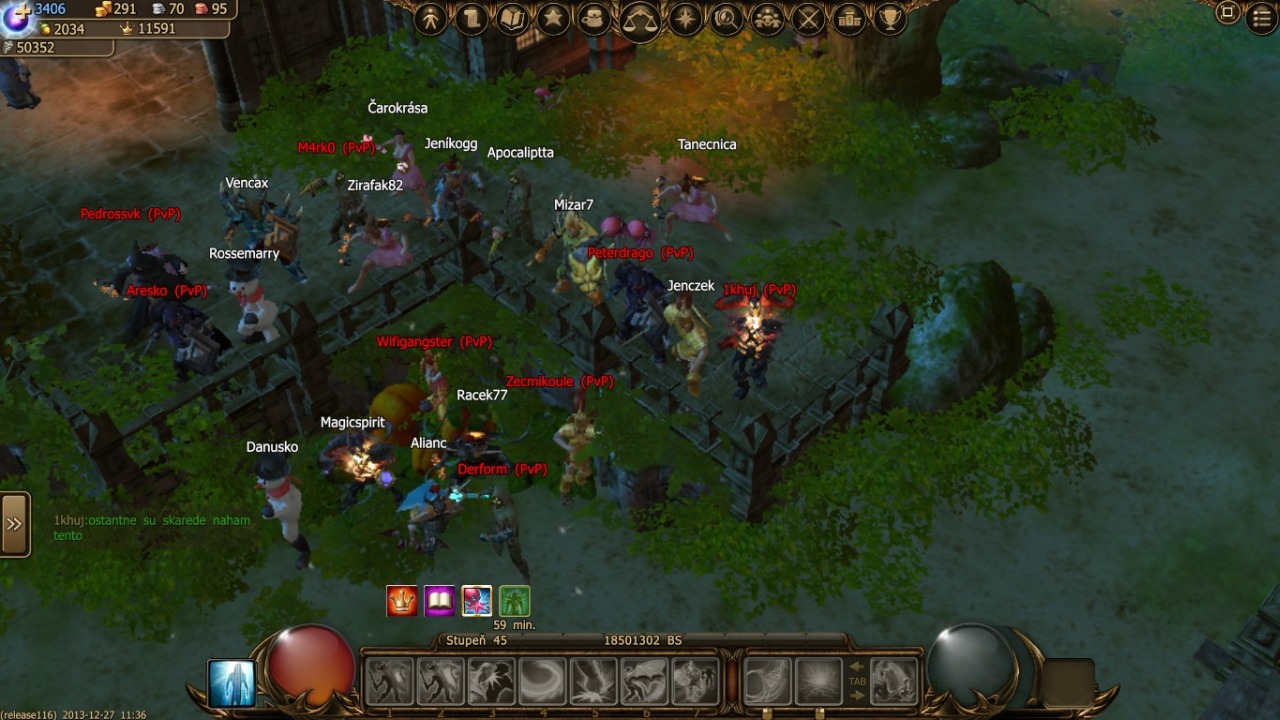The height and width of the screenshot is (720, 1280).
Task: Activate the swirling vortex skill in slot 4
Action: 542,681
